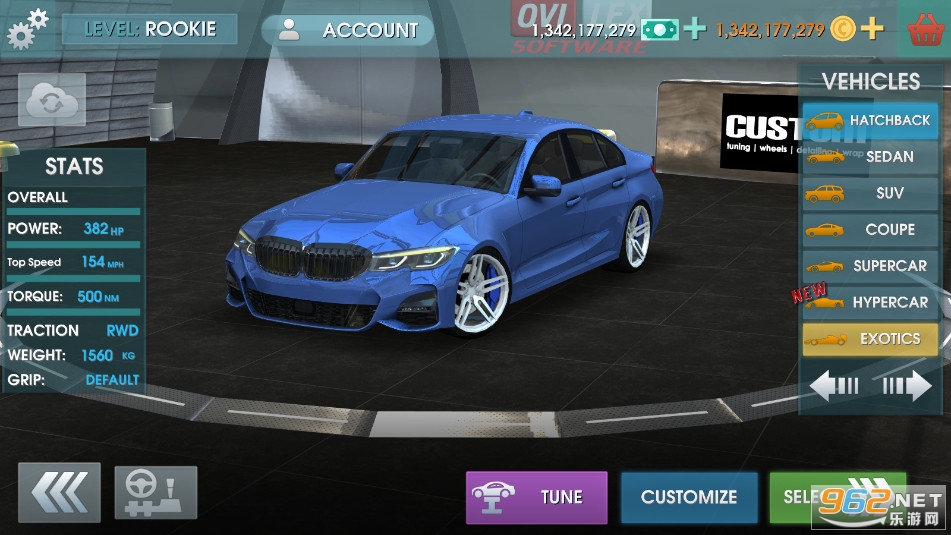Go back with the triple-chevron button

[59, 492]
